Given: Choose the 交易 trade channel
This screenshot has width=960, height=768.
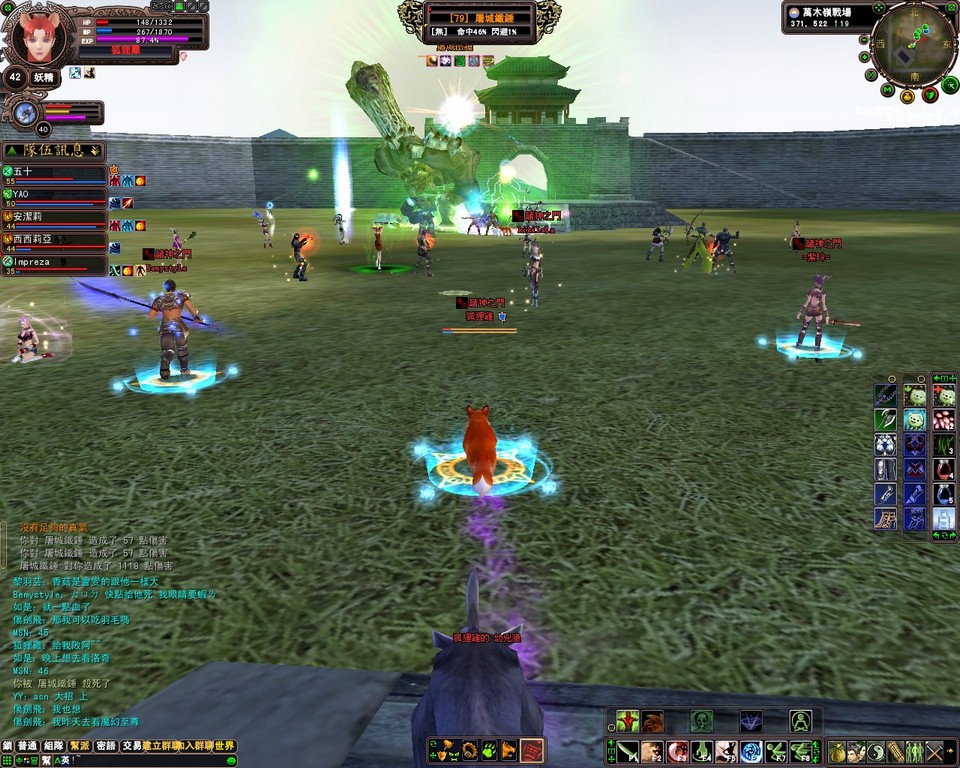Looking at the screenshot, I should point(132,746).
